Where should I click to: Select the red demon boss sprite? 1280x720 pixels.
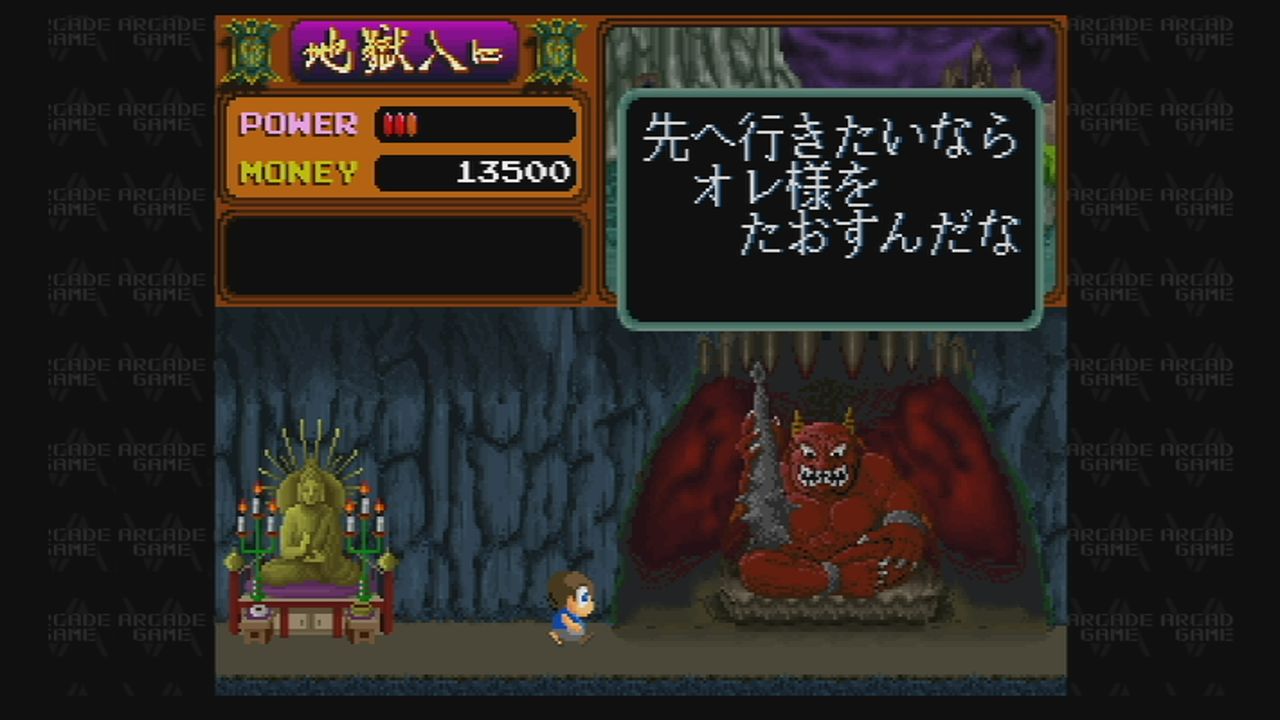830,500
